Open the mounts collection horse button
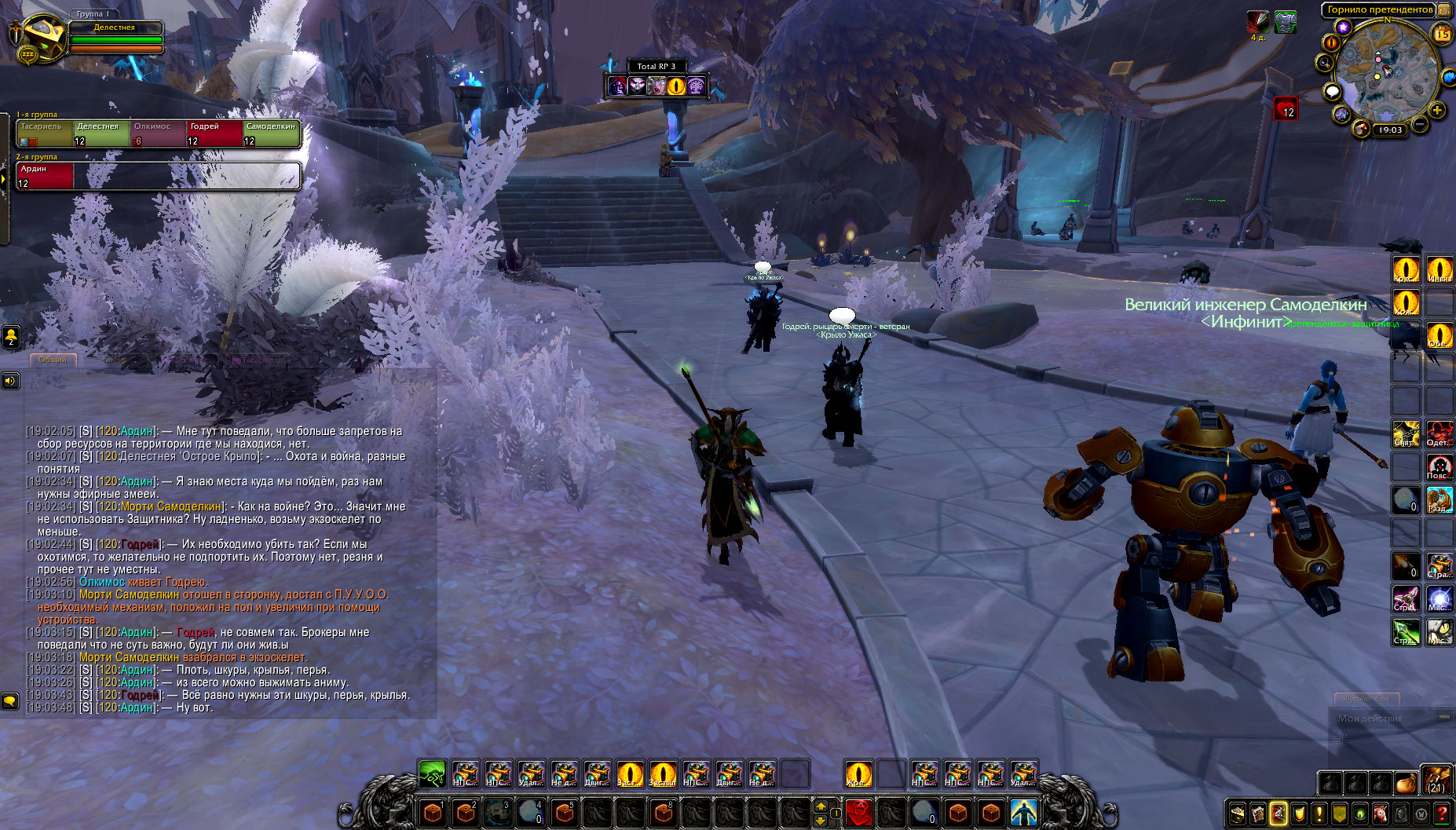The width and height of the screenshot is (1456, 830). pyautogui.click(x=1380, y=814)
